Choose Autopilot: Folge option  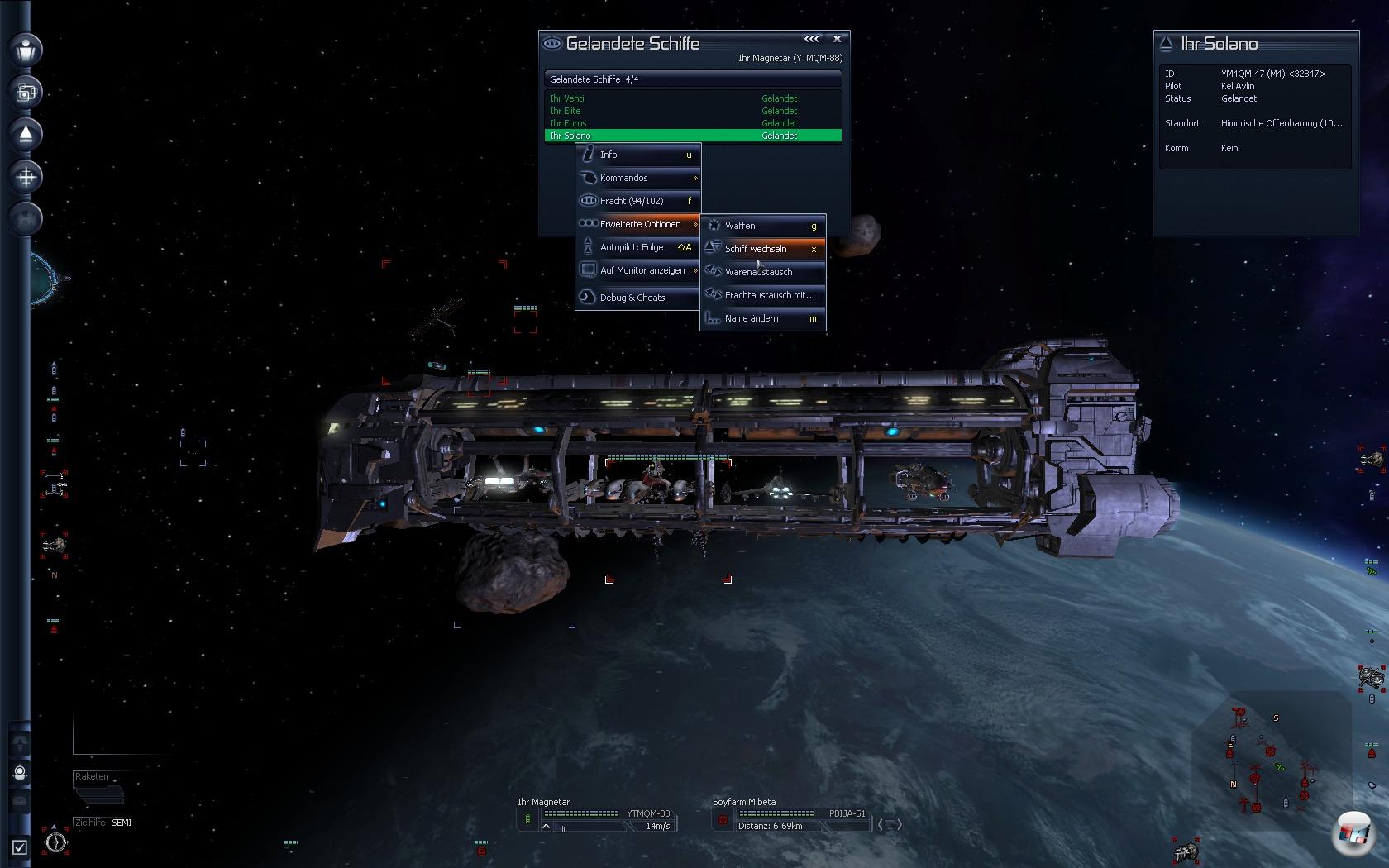click(x=638, y=247)
